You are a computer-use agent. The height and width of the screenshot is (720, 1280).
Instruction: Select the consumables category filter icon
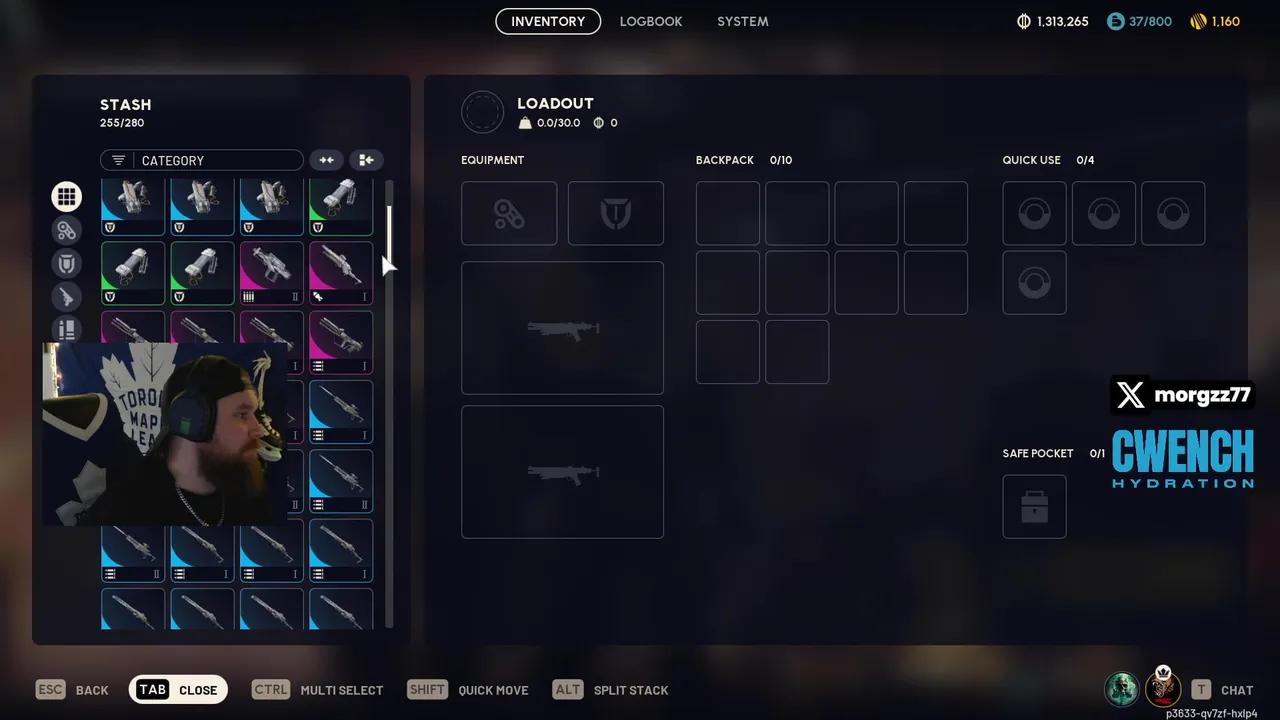point(66,330)
